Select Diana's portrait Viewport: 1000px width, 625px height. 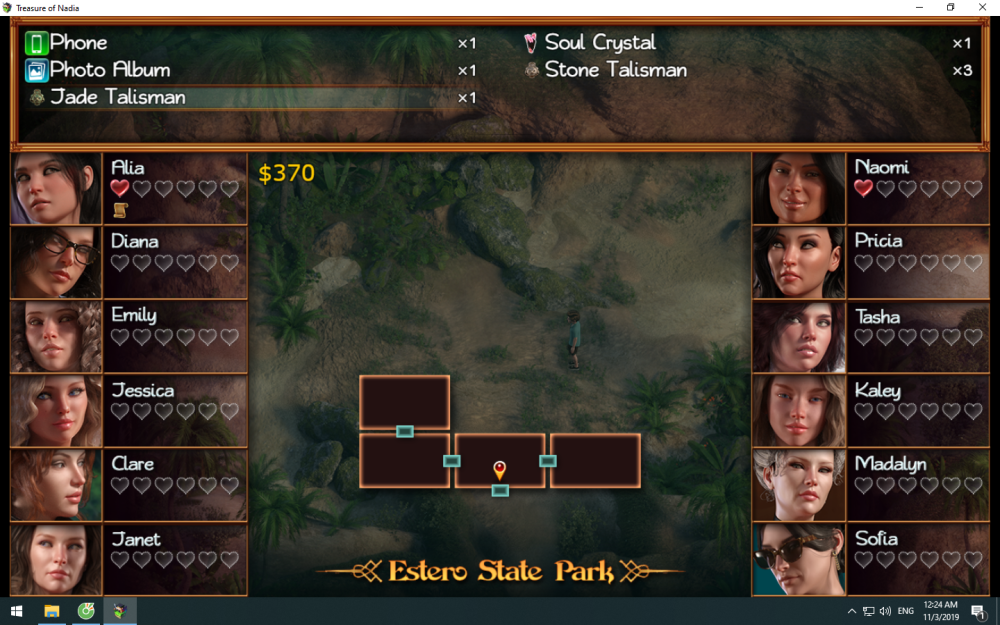tap(56, 262)
